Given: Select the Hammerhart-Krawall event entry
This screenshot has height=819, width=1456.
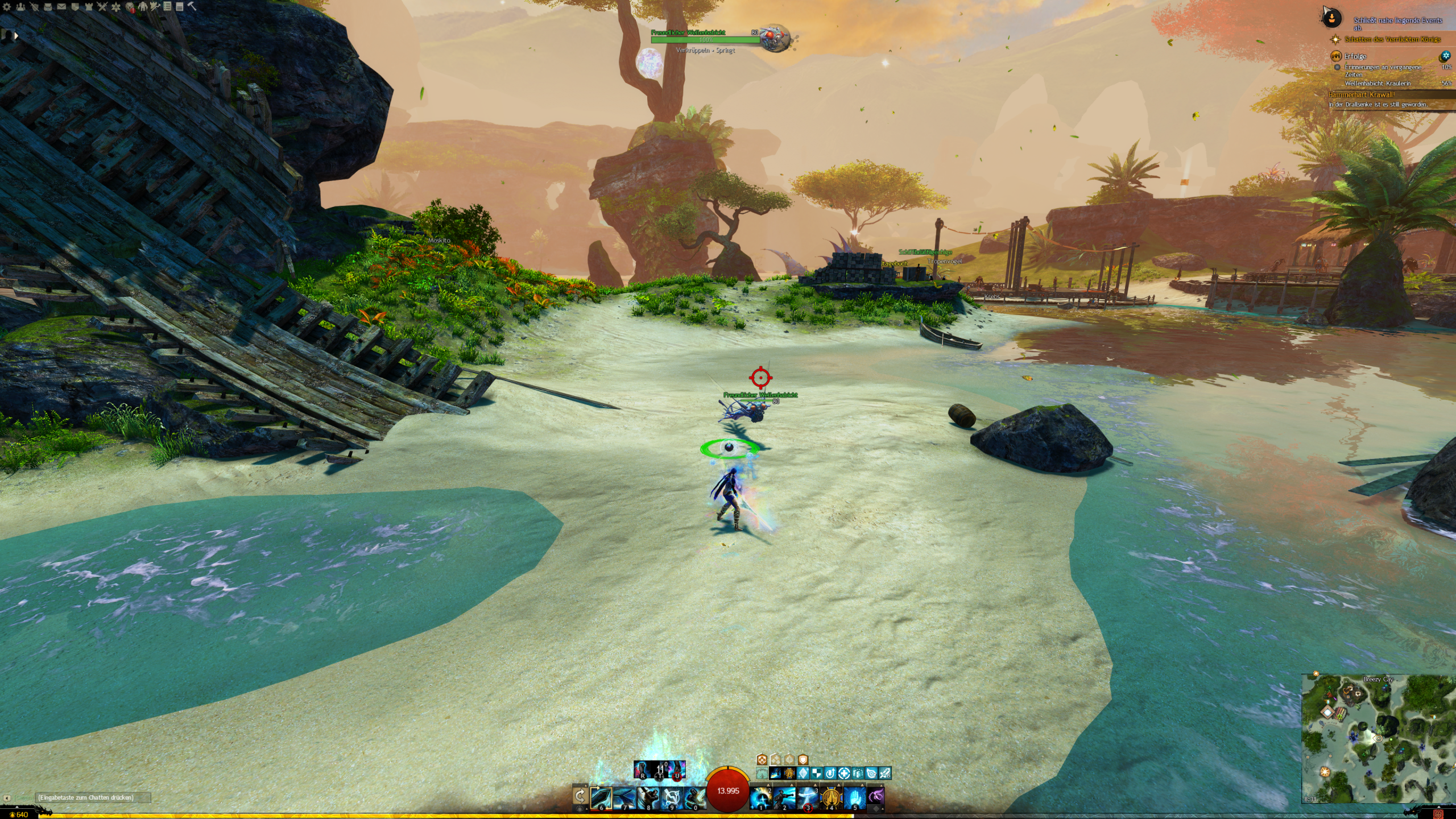Looking at the screenshot, I should (x=1361, y=95).
